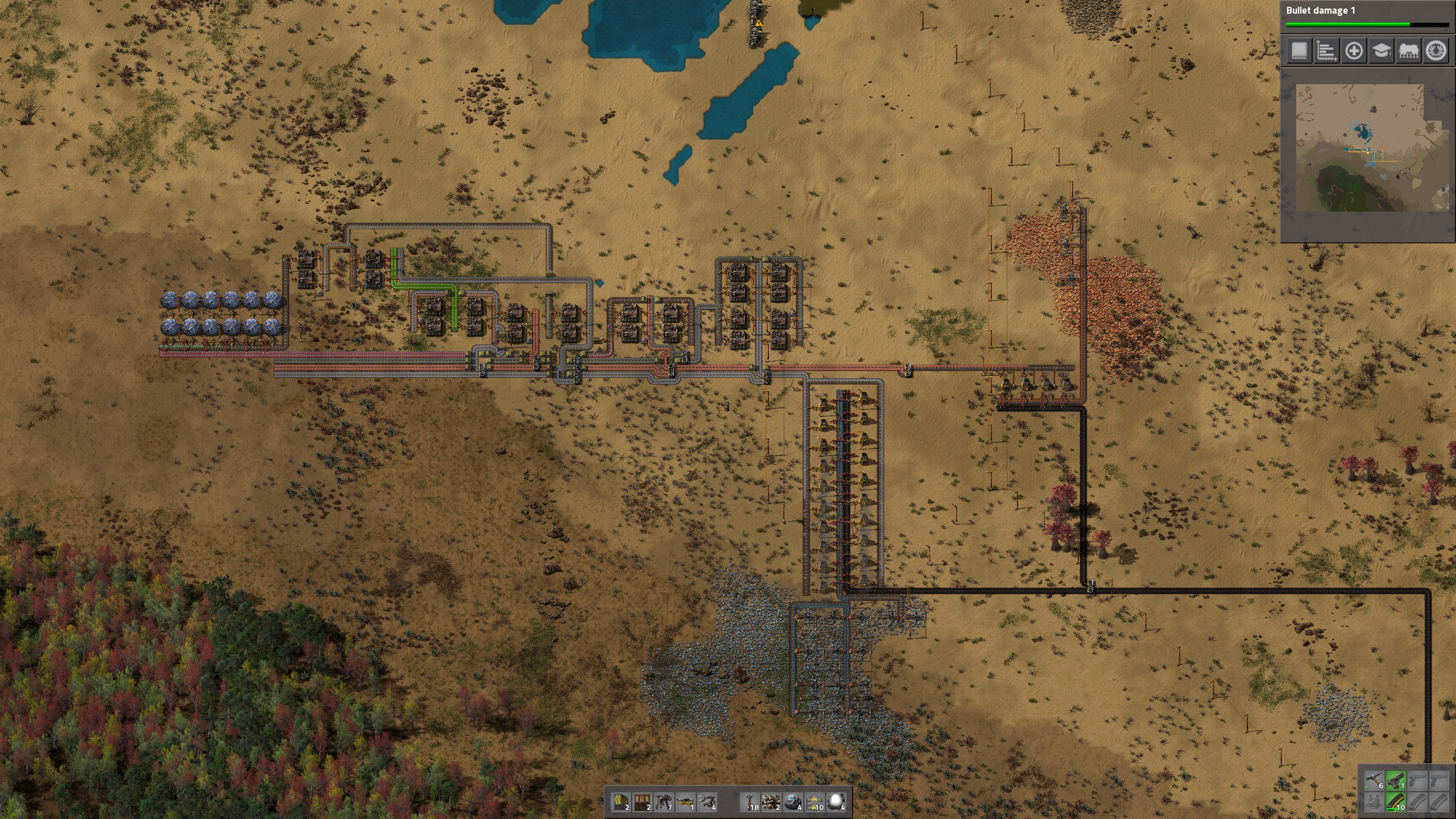Select the burner mining drill slot

pyautogui.click(x=664, y=801)
